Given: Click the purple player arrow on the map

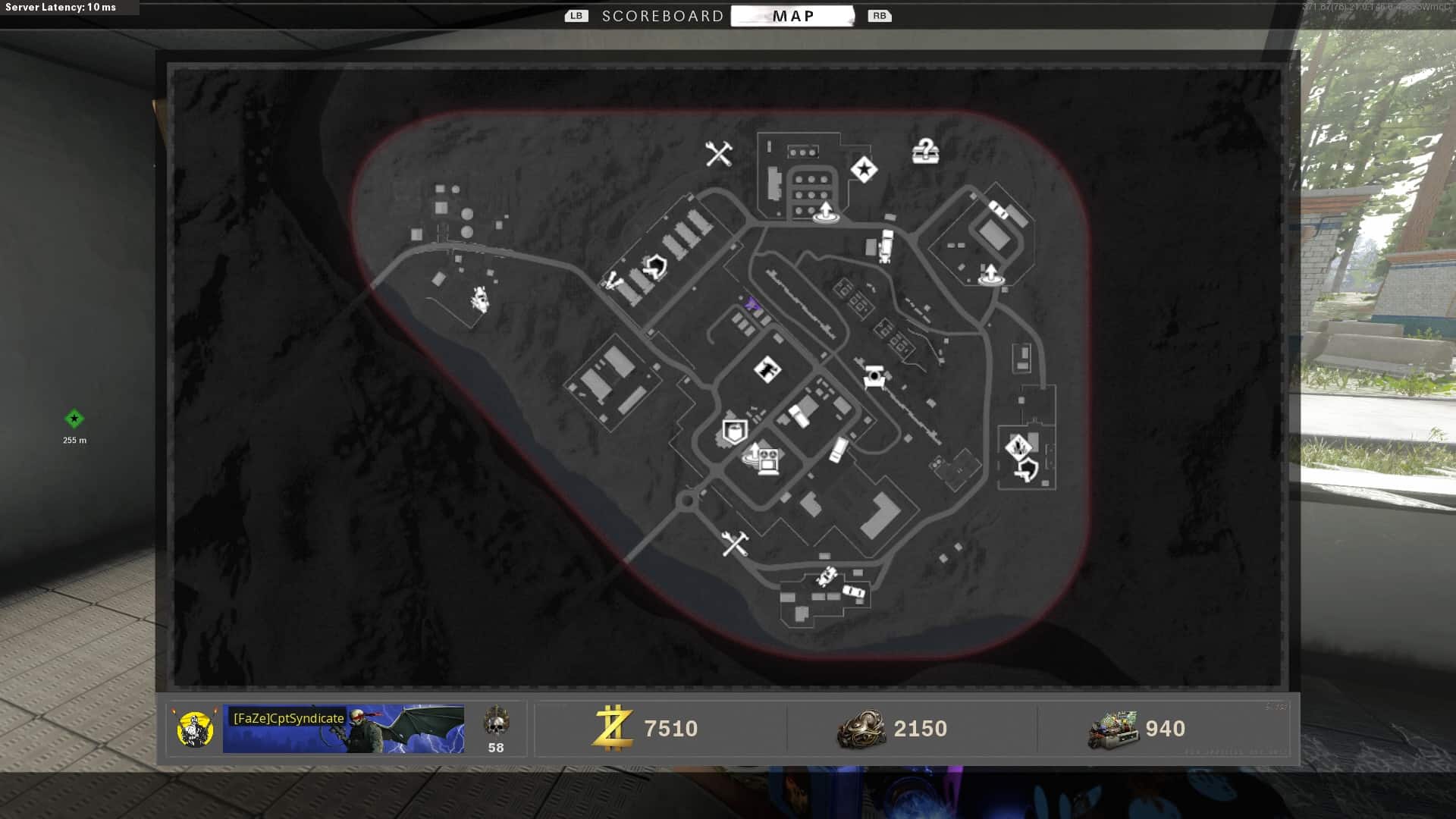Looking at the screenshot, I should (752, 304).
